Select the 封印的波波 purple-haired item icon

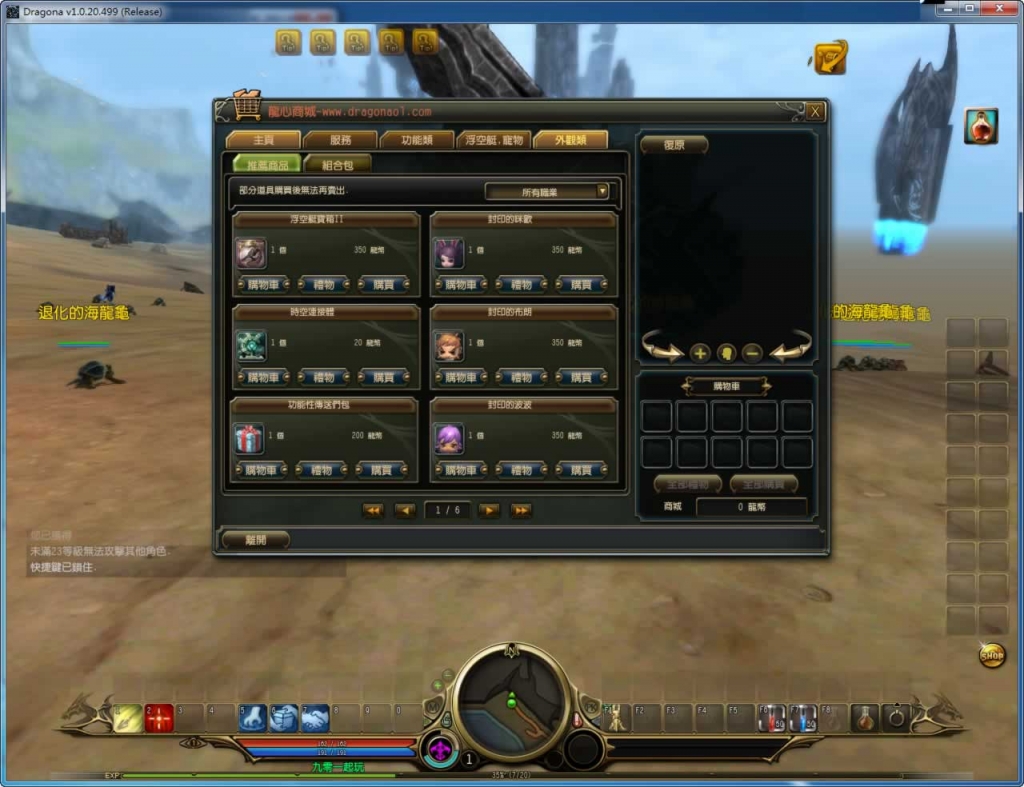(x=448, y=438)
